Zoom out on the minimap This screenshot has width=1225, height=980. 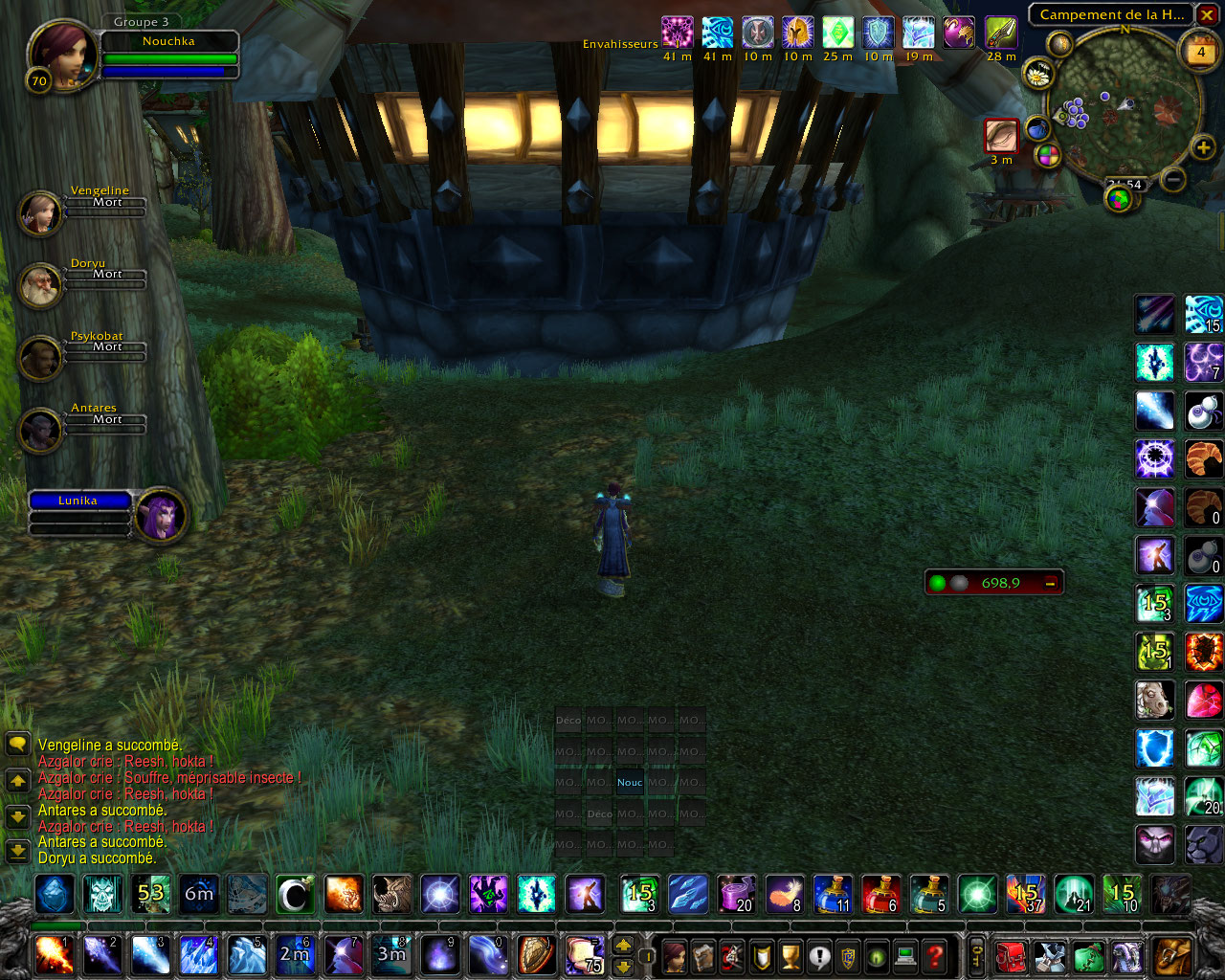pyautogui.click(x=1174, y=179)
